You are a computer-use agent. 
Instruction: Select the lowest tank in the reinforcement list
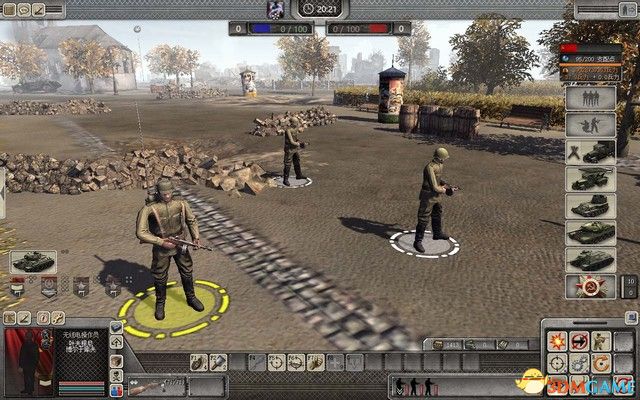click(x=590, y=259)
